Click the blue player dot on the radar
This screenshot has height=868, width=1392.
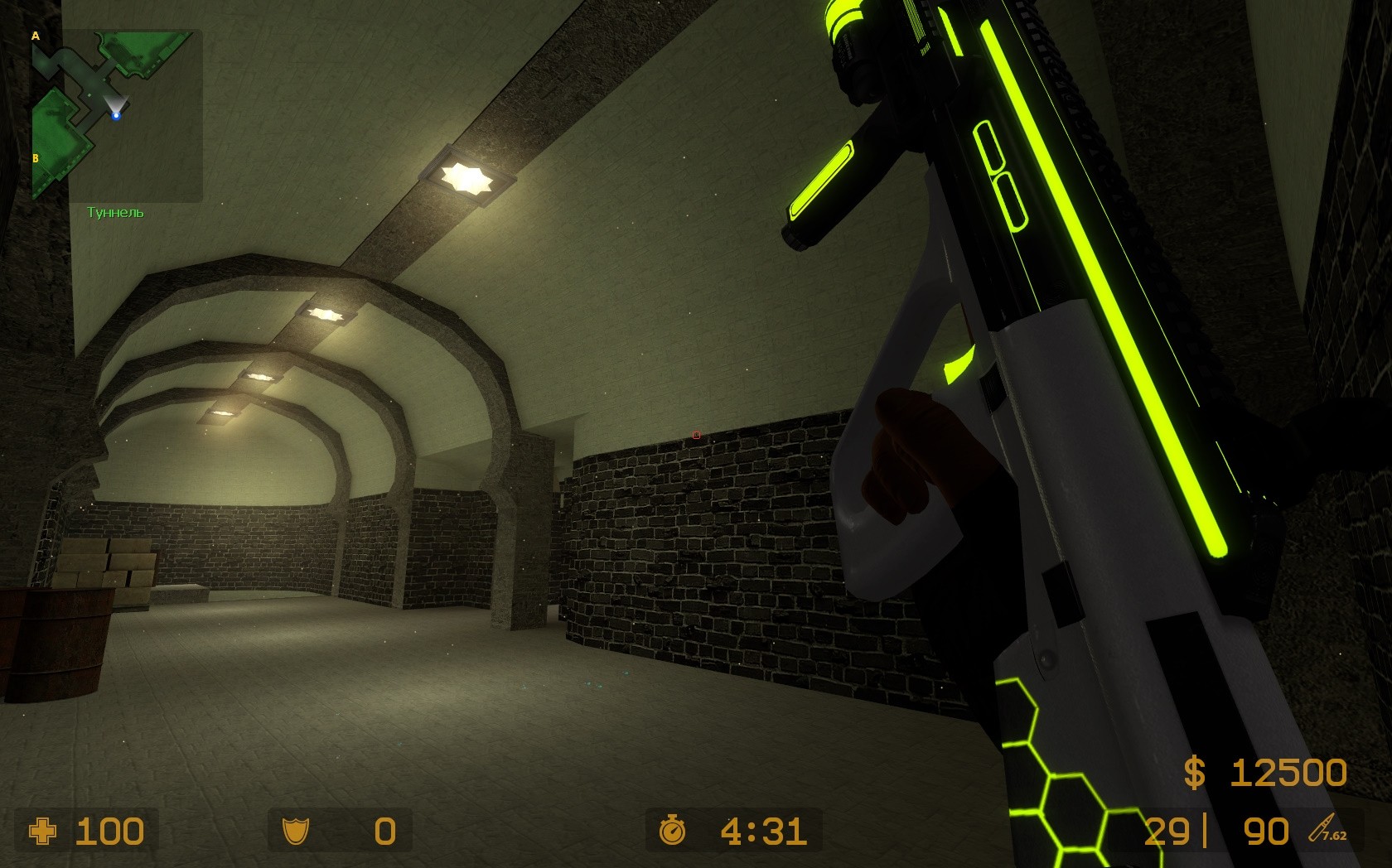click(116, 115)
